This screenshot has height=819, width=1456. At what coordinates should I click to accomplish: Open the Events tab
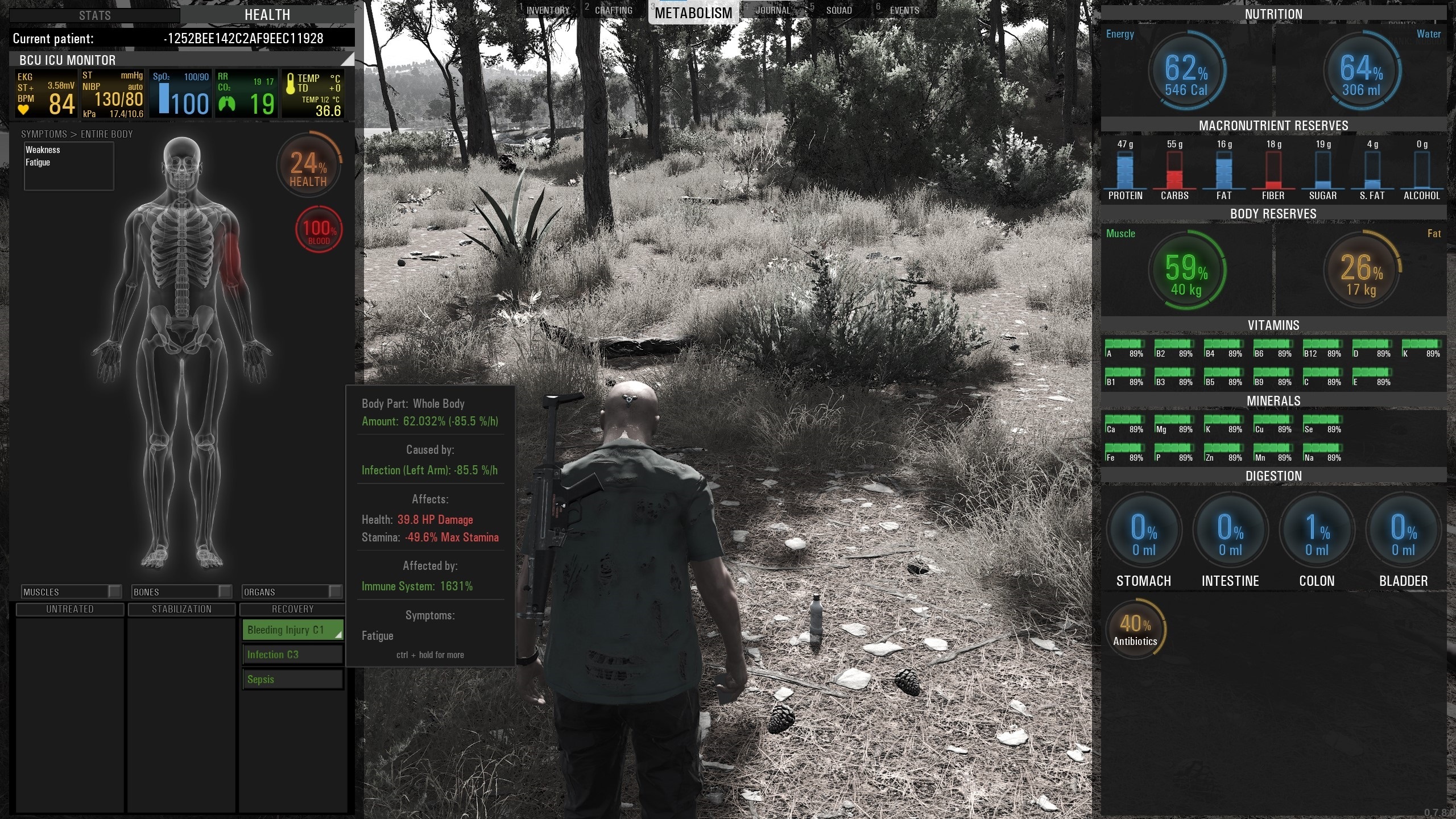click(x=904, y=10)
